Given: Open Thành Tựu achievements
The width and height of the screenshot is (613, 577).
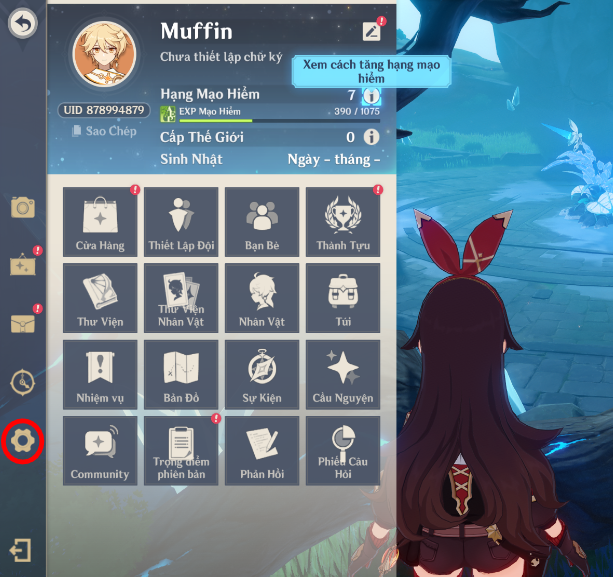Looking at the screenshot, I should coord(343,221).
